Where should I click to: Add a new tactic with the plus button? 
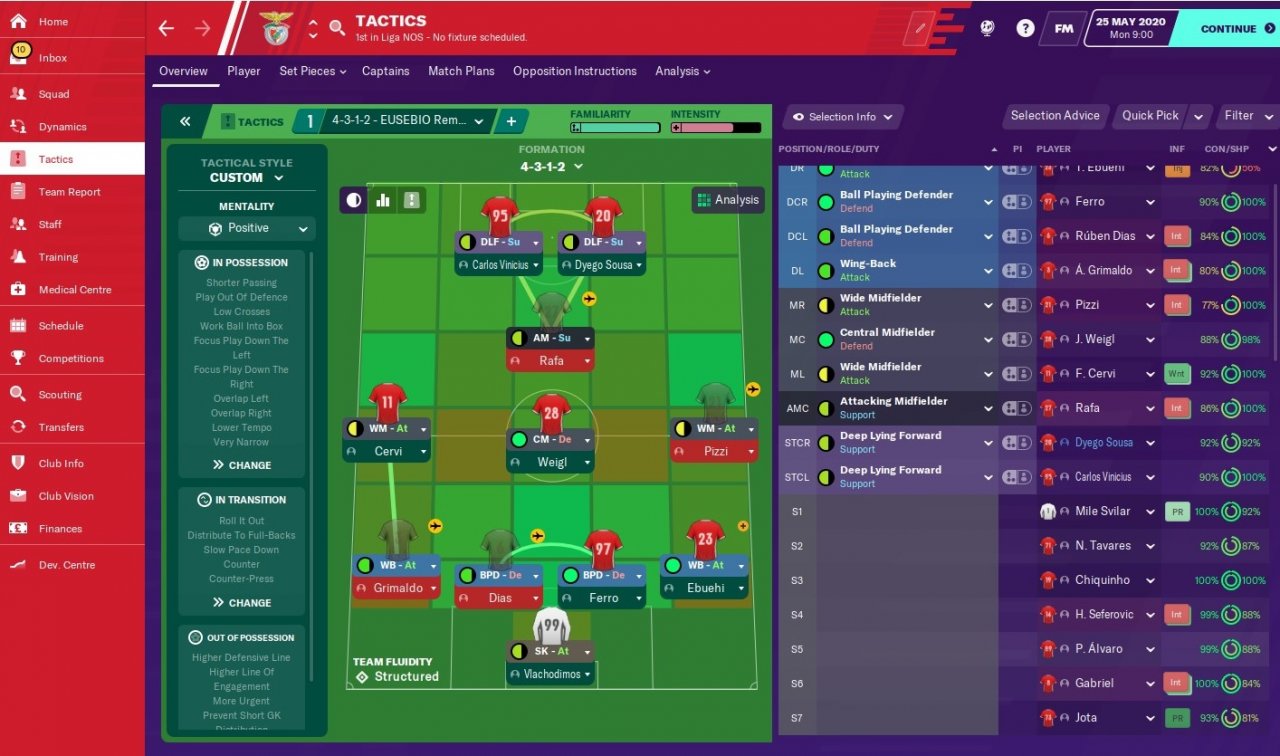(x=511, y=122)
